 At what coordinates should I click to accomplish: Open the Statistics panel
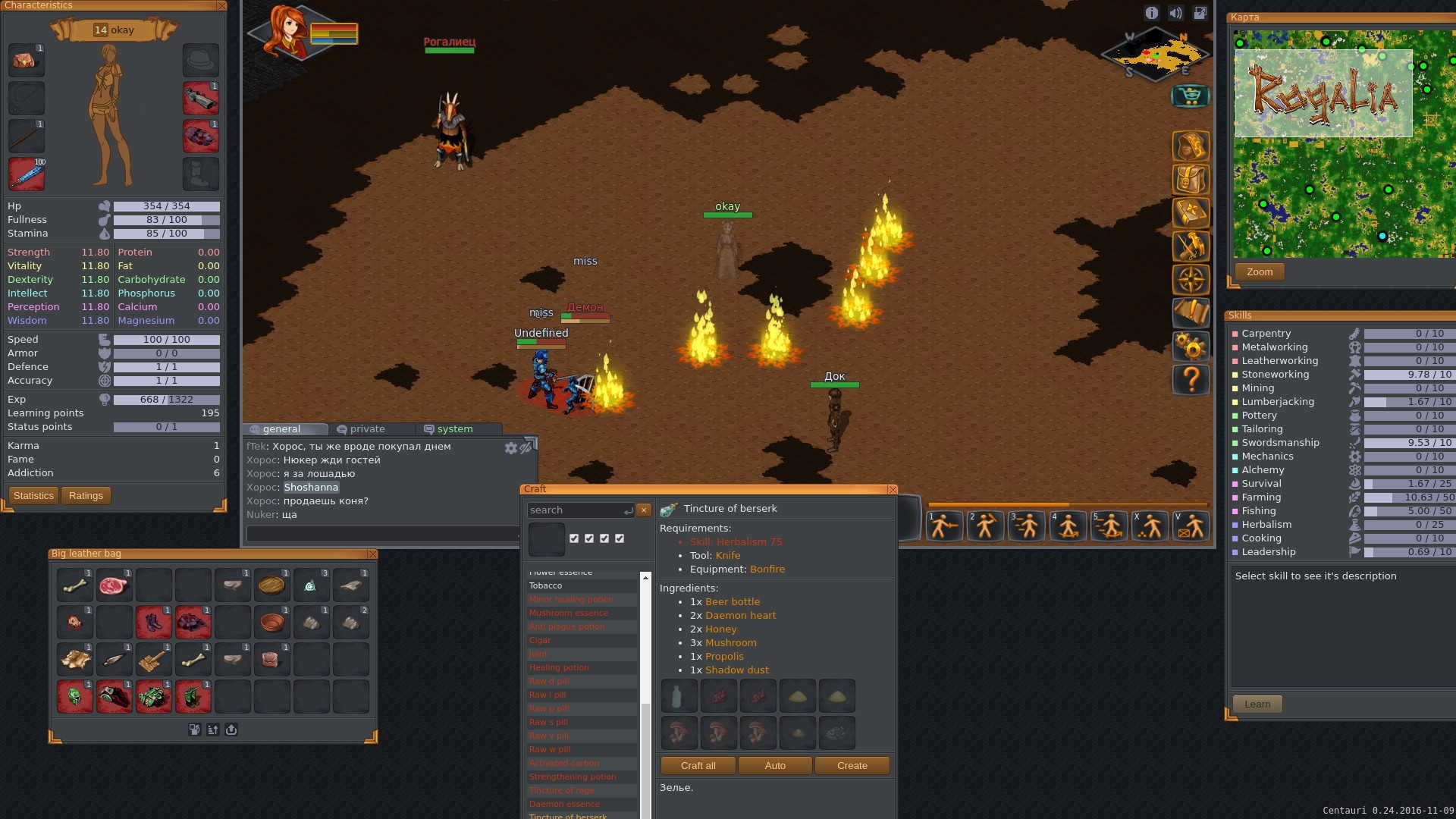(33, 496)
